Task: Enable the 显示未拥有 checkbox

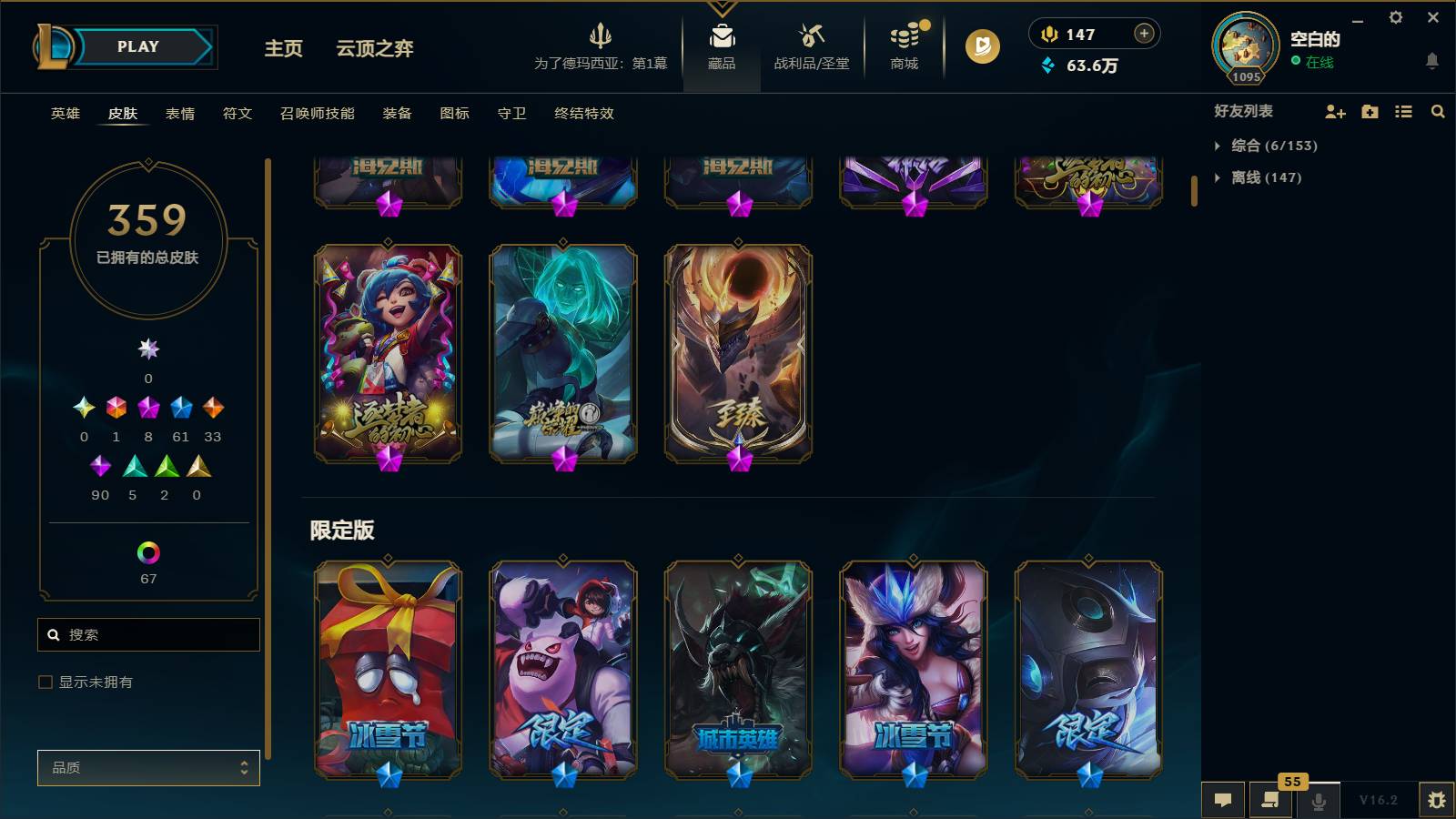Action: click(44, 681)
